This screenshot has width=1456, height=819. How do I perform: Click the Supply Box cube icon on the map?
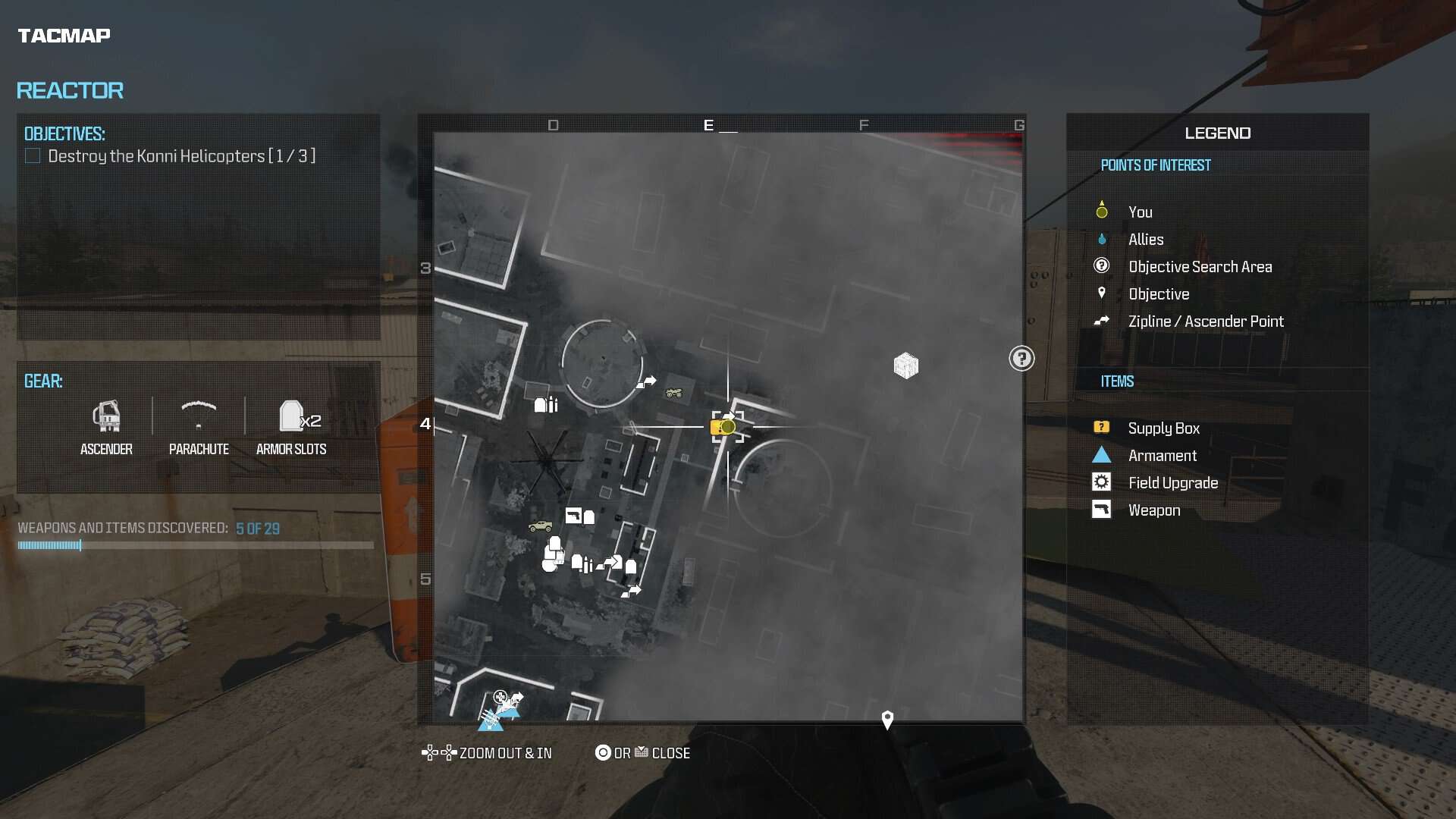coord(905,366)
